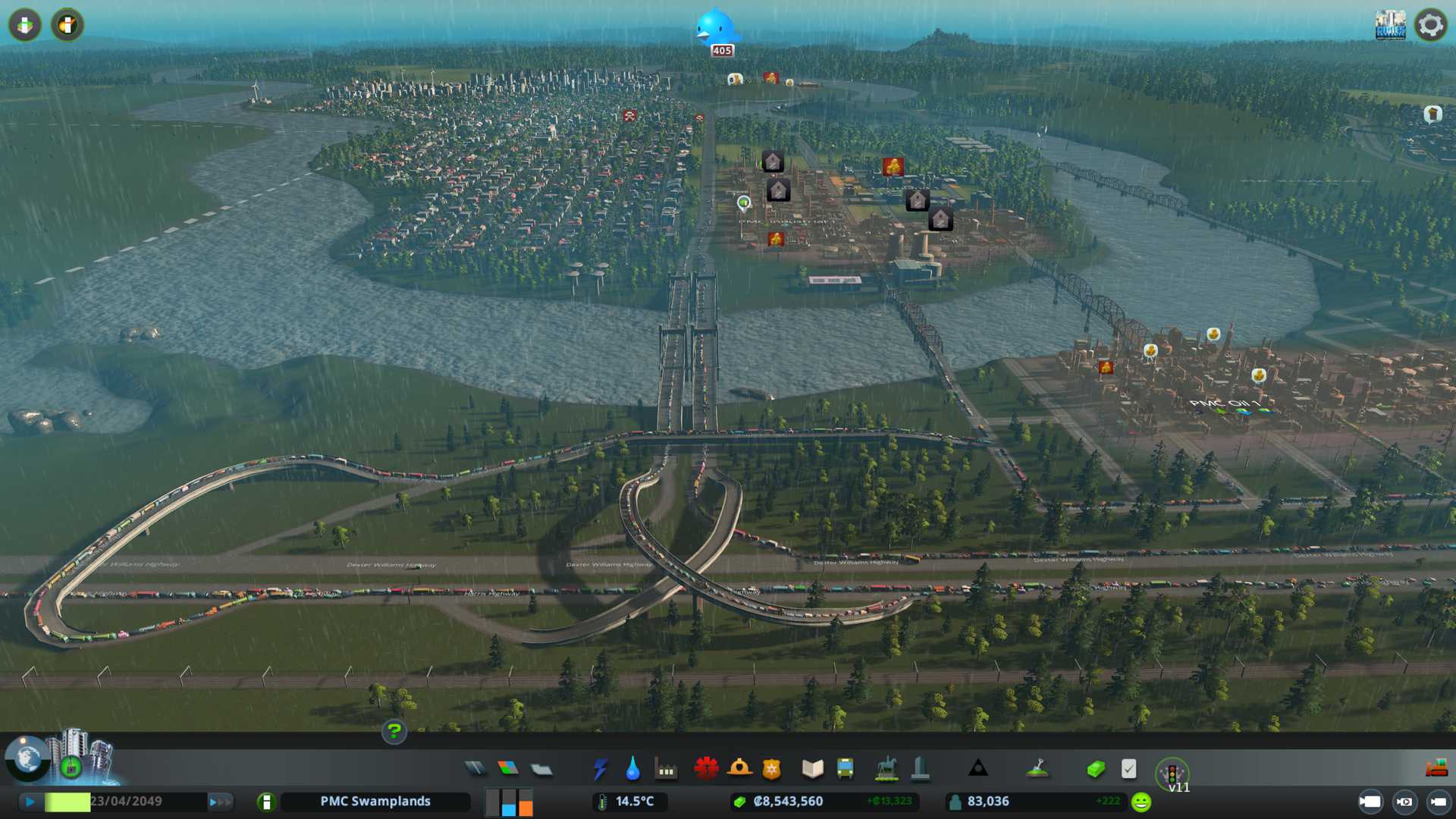Open the Police badge menu
This screenshot has width=1456, height=819.
tap(772, 769)
